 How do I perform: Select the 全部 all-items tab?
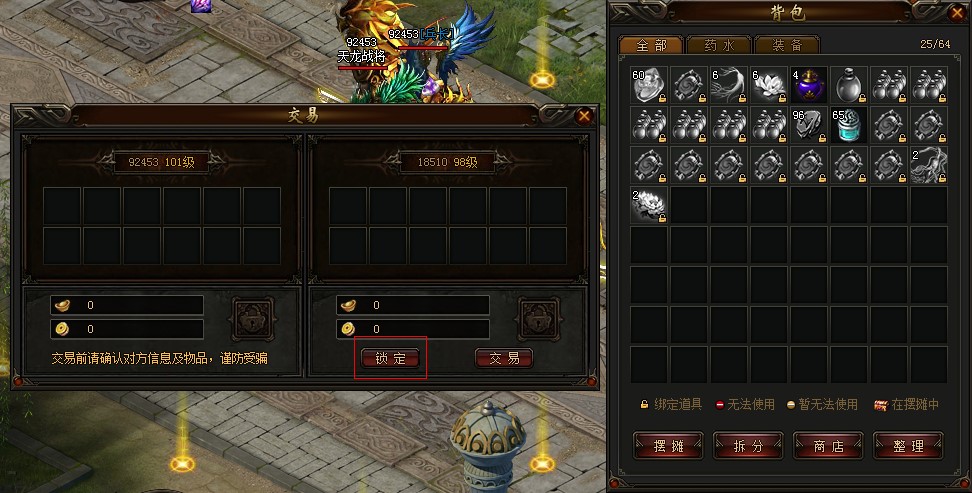pyautogui.click(x=651, y=45)
